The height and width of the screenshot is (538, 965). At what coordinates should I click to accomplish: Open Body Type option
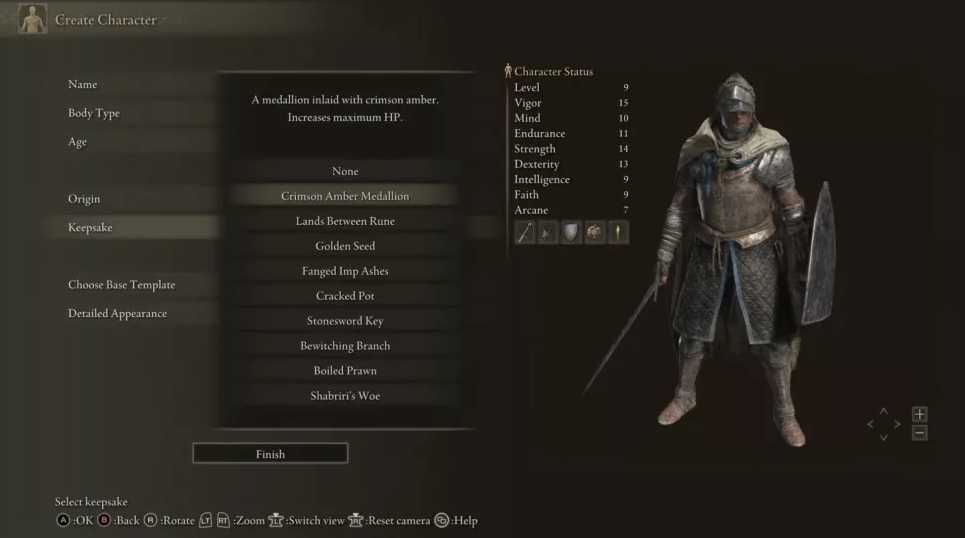pyautogui.click(x=94, y=113)
